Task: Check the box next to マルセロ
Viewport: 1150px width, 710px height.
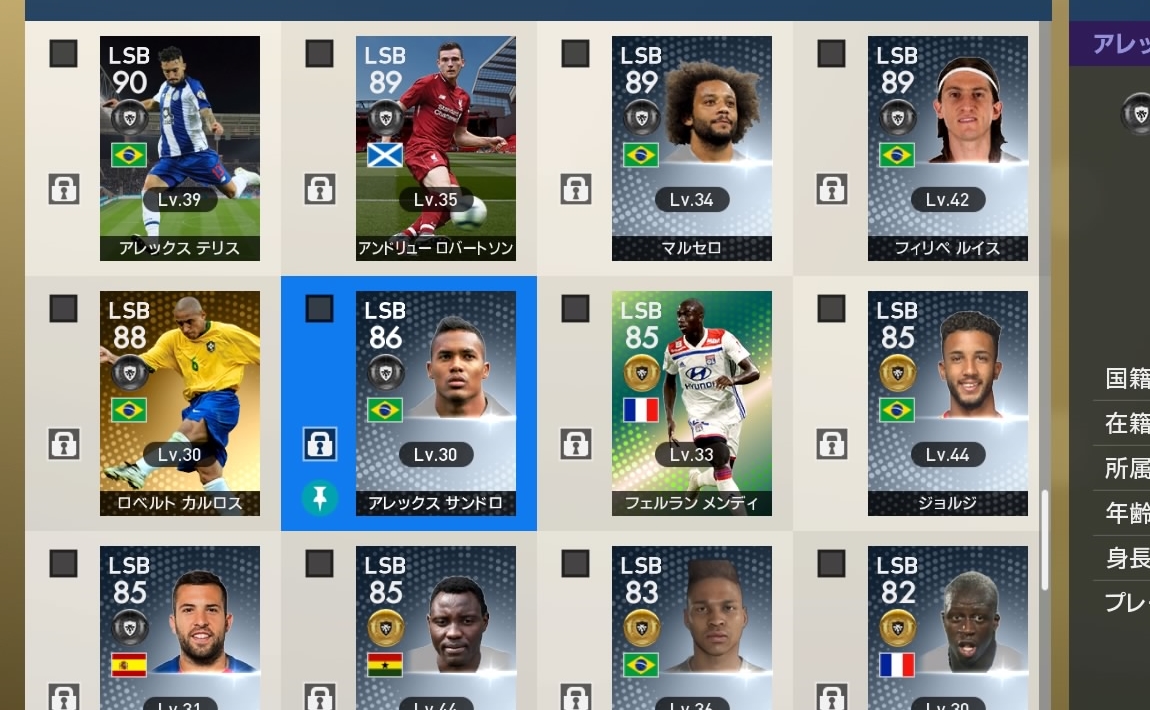Action: point(575,54)
